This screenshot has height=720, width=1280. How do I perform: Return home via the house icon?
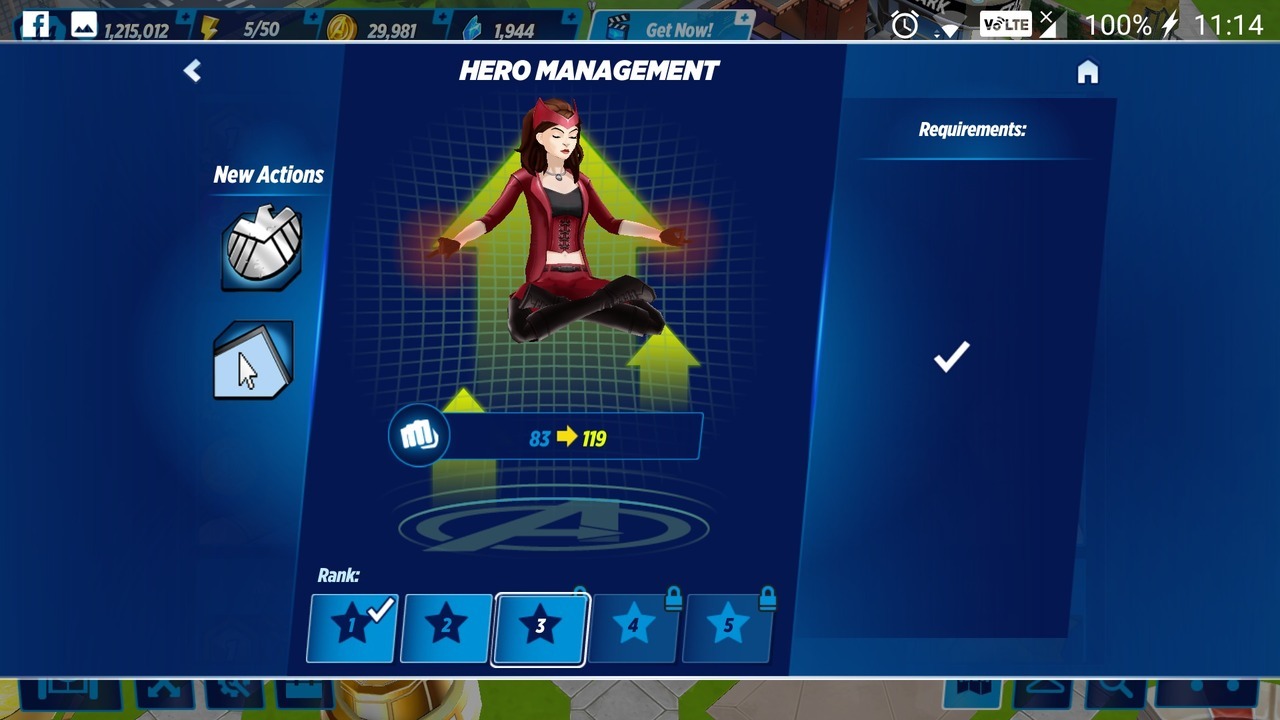point(1087,72)
